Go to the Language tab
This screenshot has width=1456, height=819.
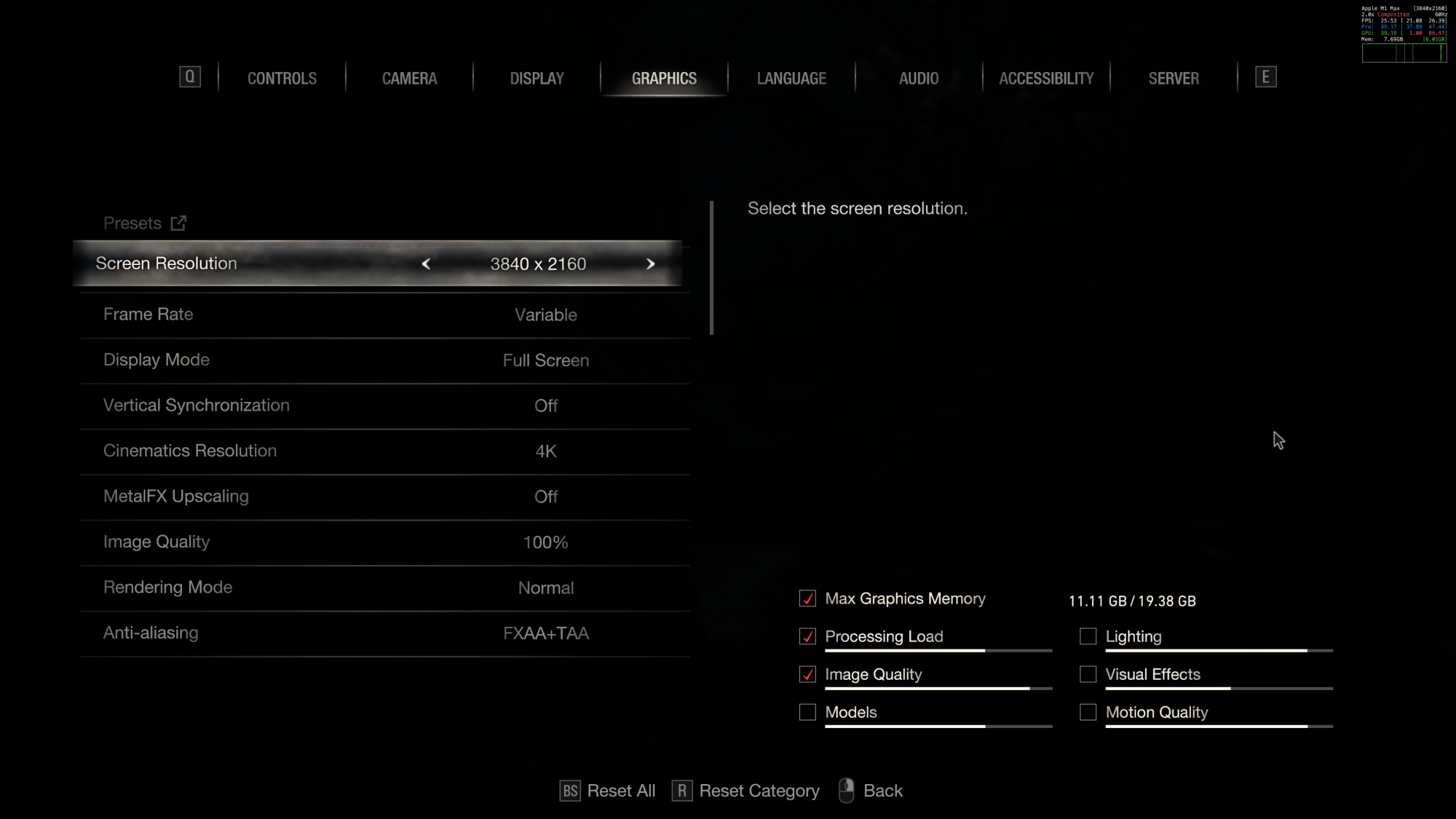[791, 79]
